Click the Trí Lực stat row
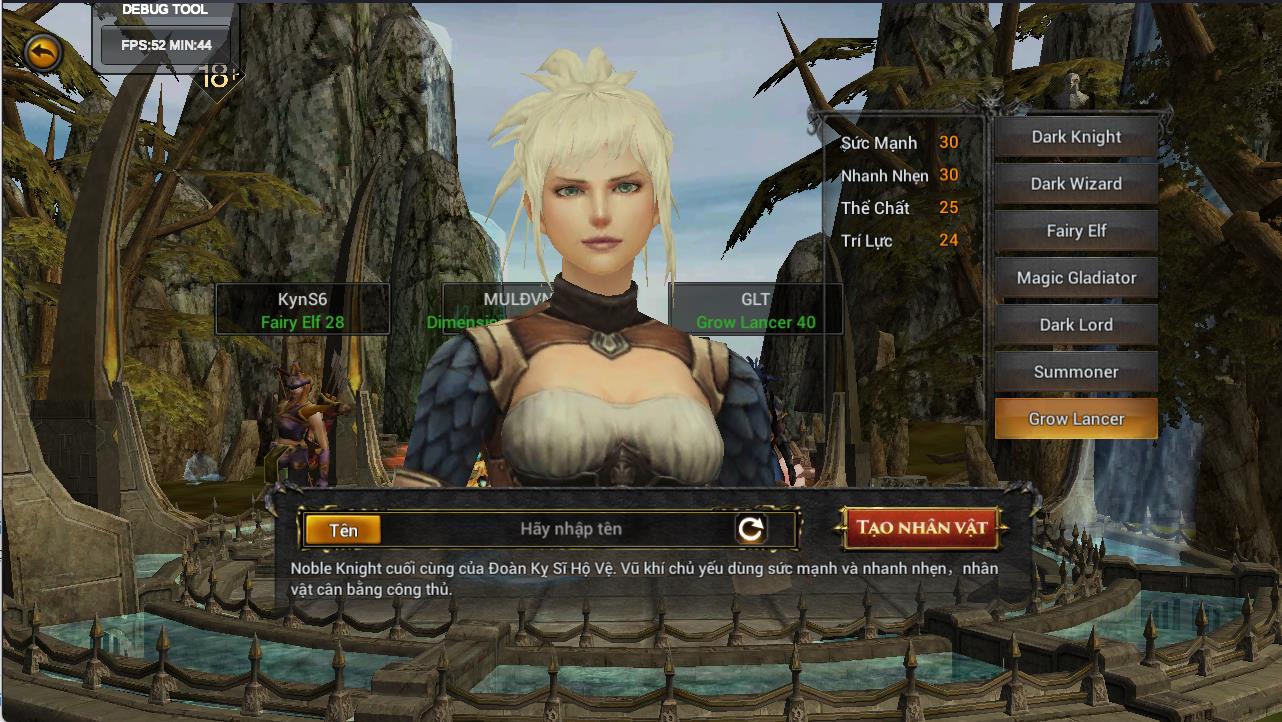The width and height of the screenshot is (1282, 722). point(900,240)
